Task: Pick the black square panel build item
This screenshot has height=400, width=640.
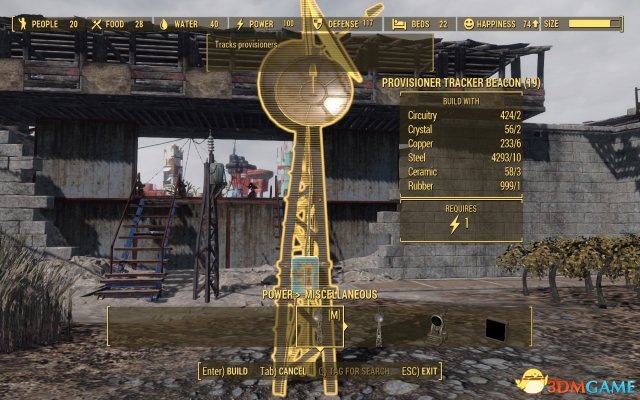Action: (x=494, y=329)
